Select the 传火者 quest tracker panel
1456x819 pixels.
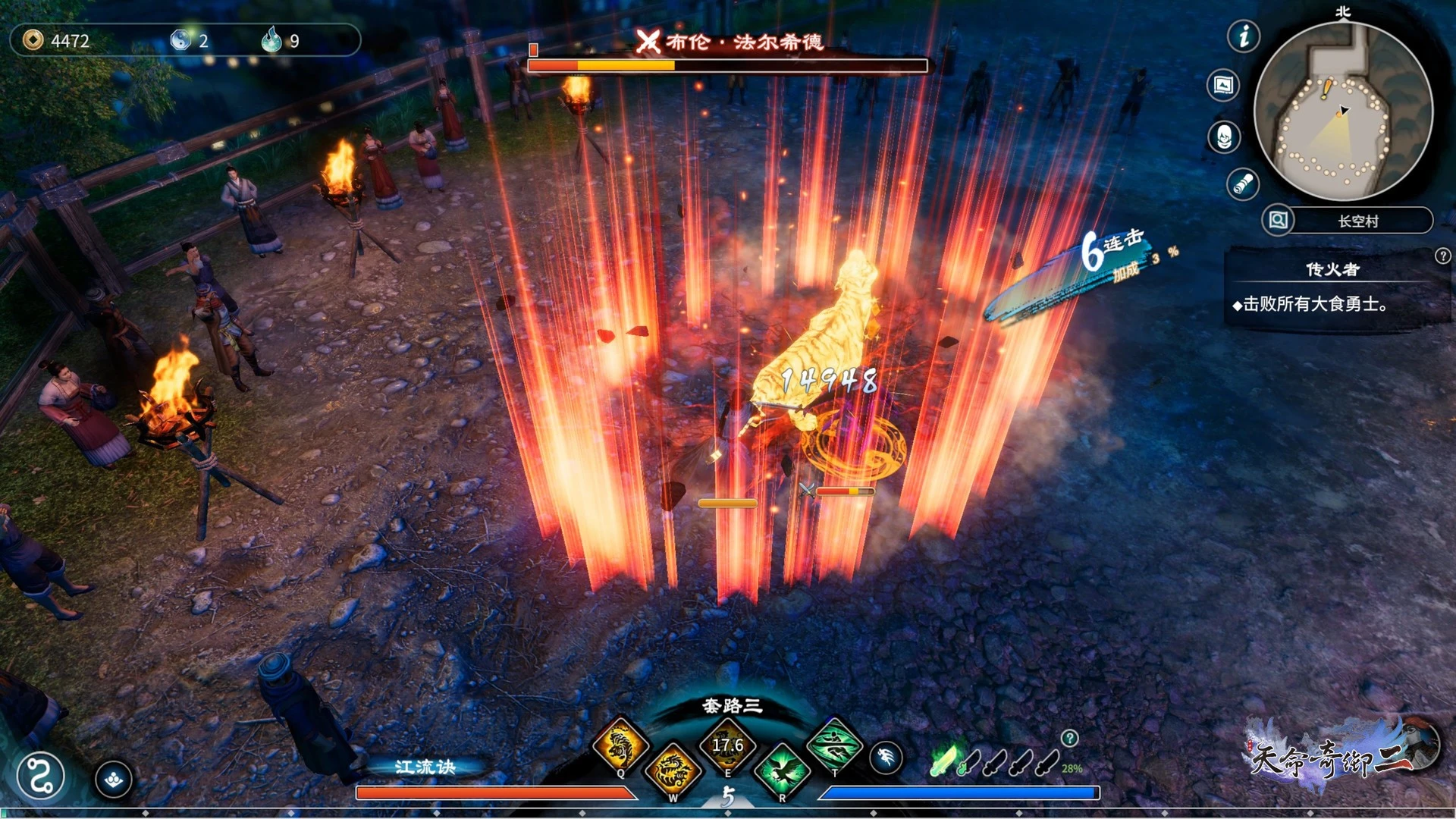click(1332, 290)
